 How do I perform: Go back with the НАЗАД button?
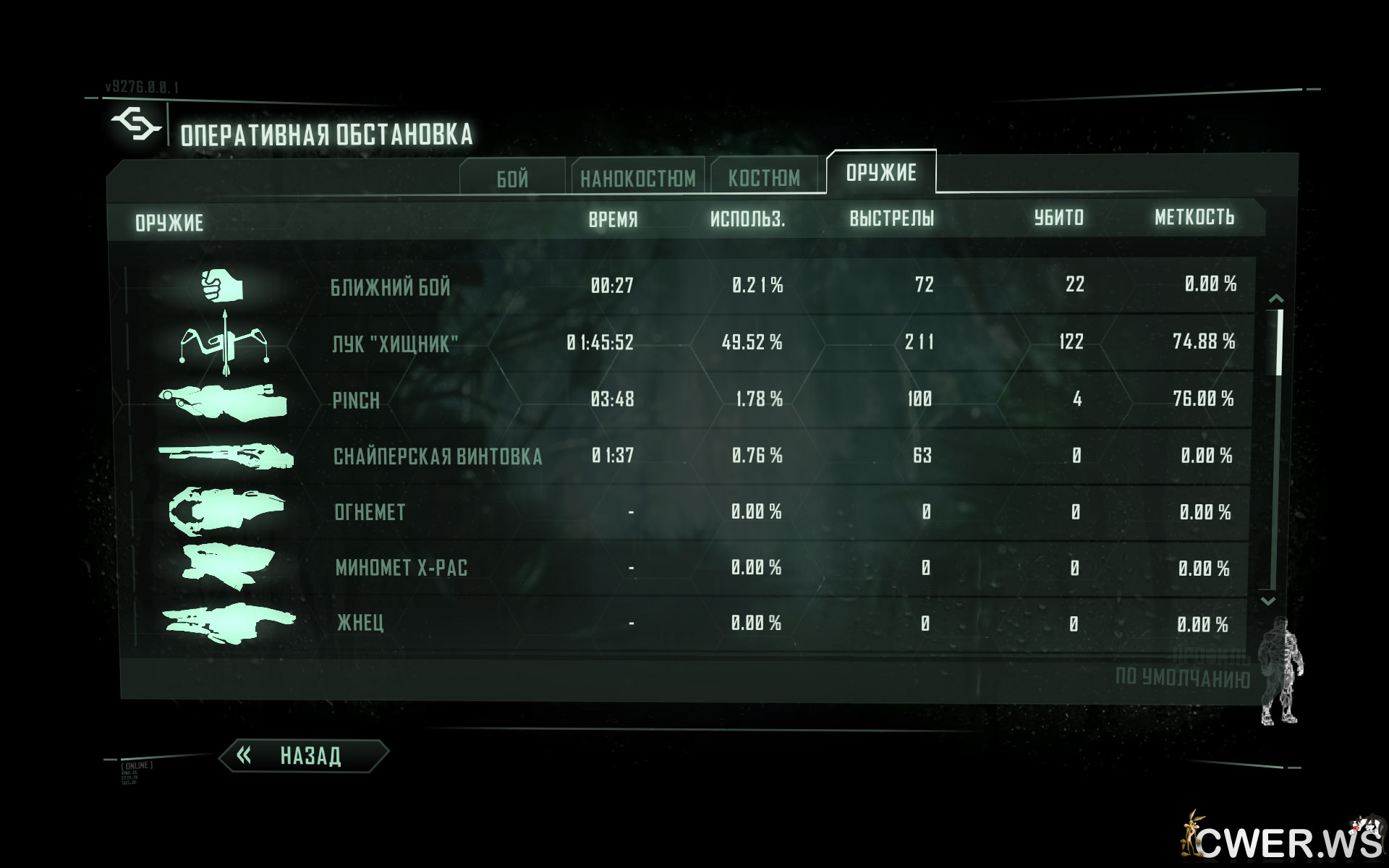coord(304,756)
